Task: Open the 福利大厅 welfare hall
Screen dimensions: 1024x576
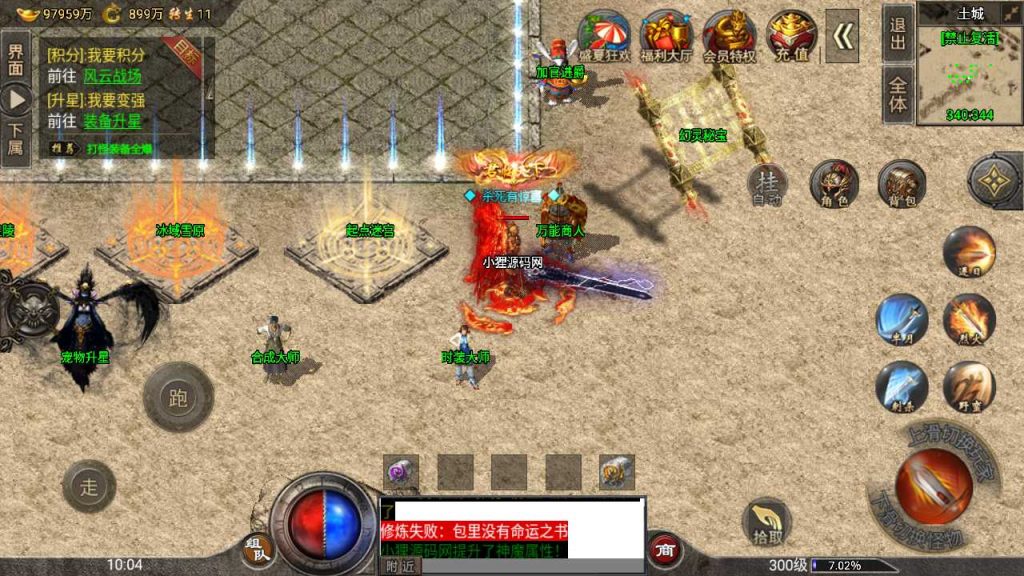Action: coord(667,38)
